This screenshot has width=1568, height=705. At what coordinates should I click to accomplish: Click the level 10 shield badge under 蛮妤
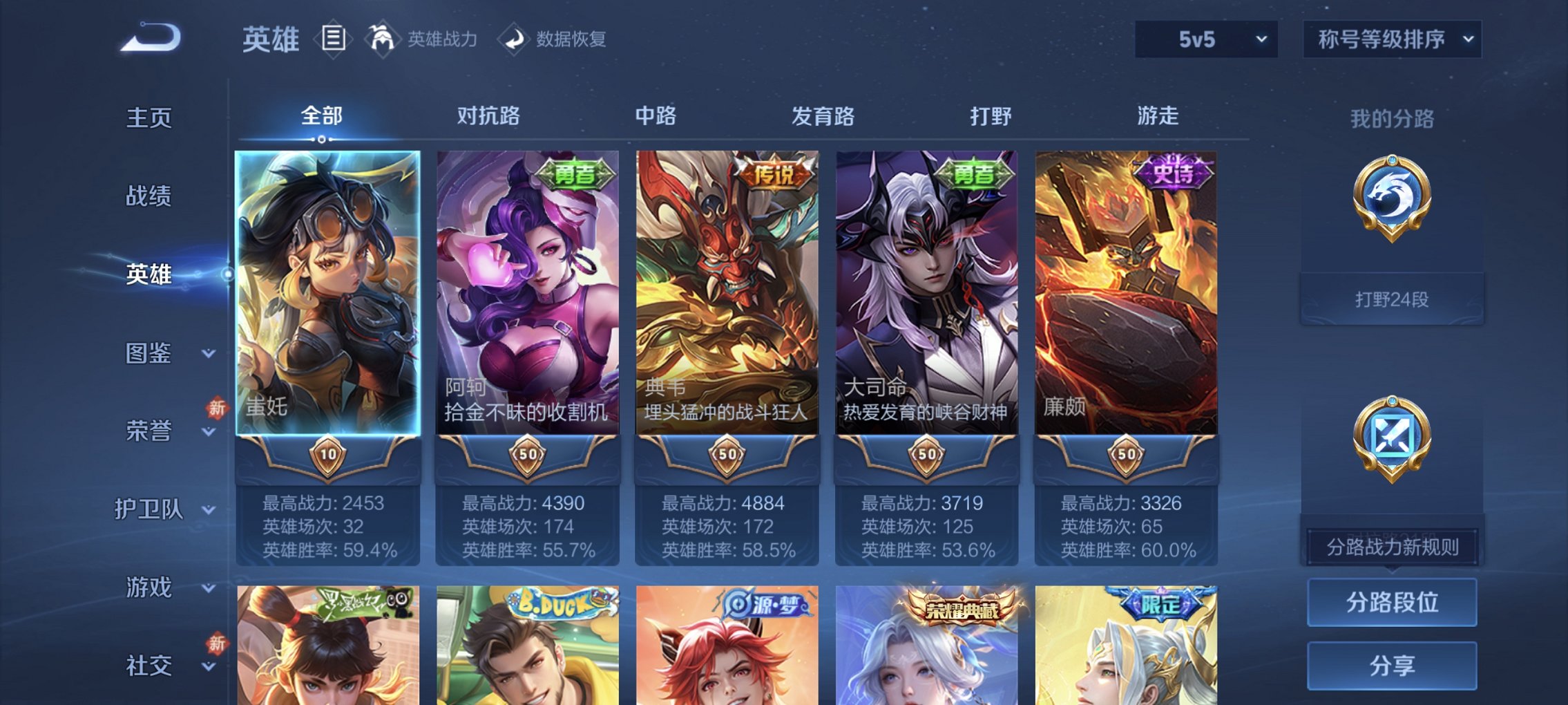[x=329, y=455]
